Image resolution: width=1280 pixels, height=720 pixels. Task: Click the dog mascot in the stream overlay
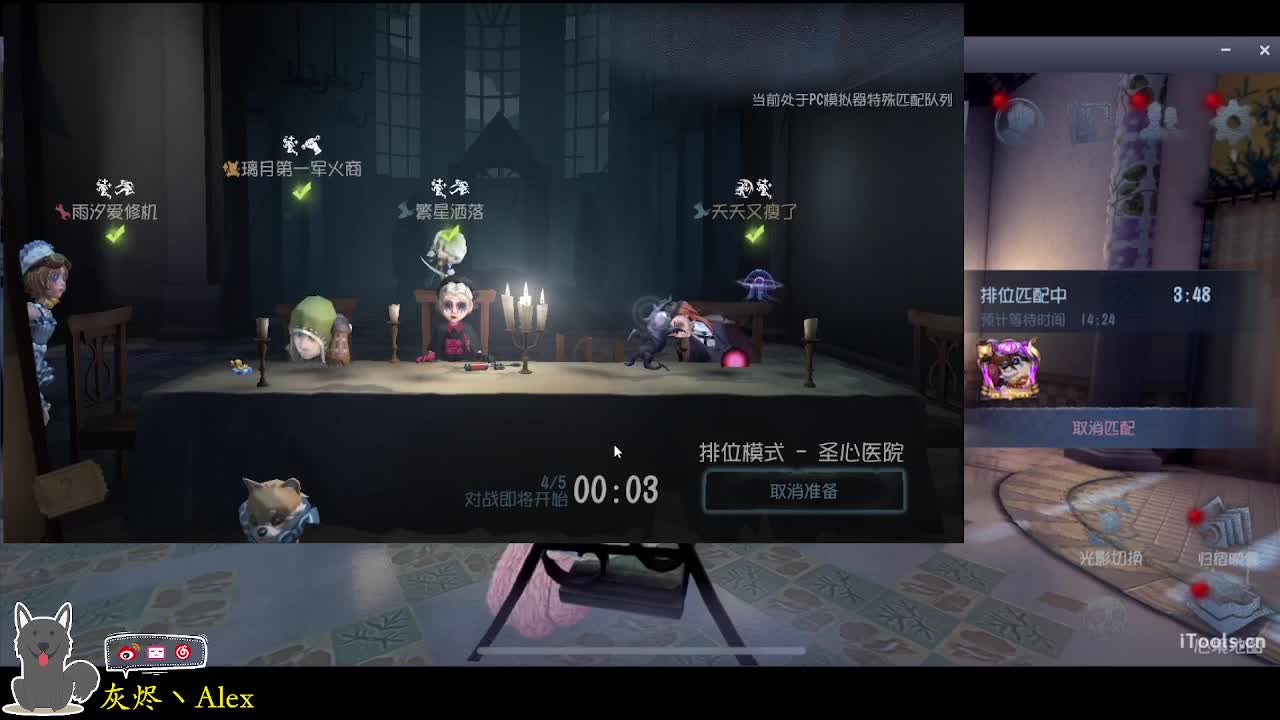tap(45, 655)
